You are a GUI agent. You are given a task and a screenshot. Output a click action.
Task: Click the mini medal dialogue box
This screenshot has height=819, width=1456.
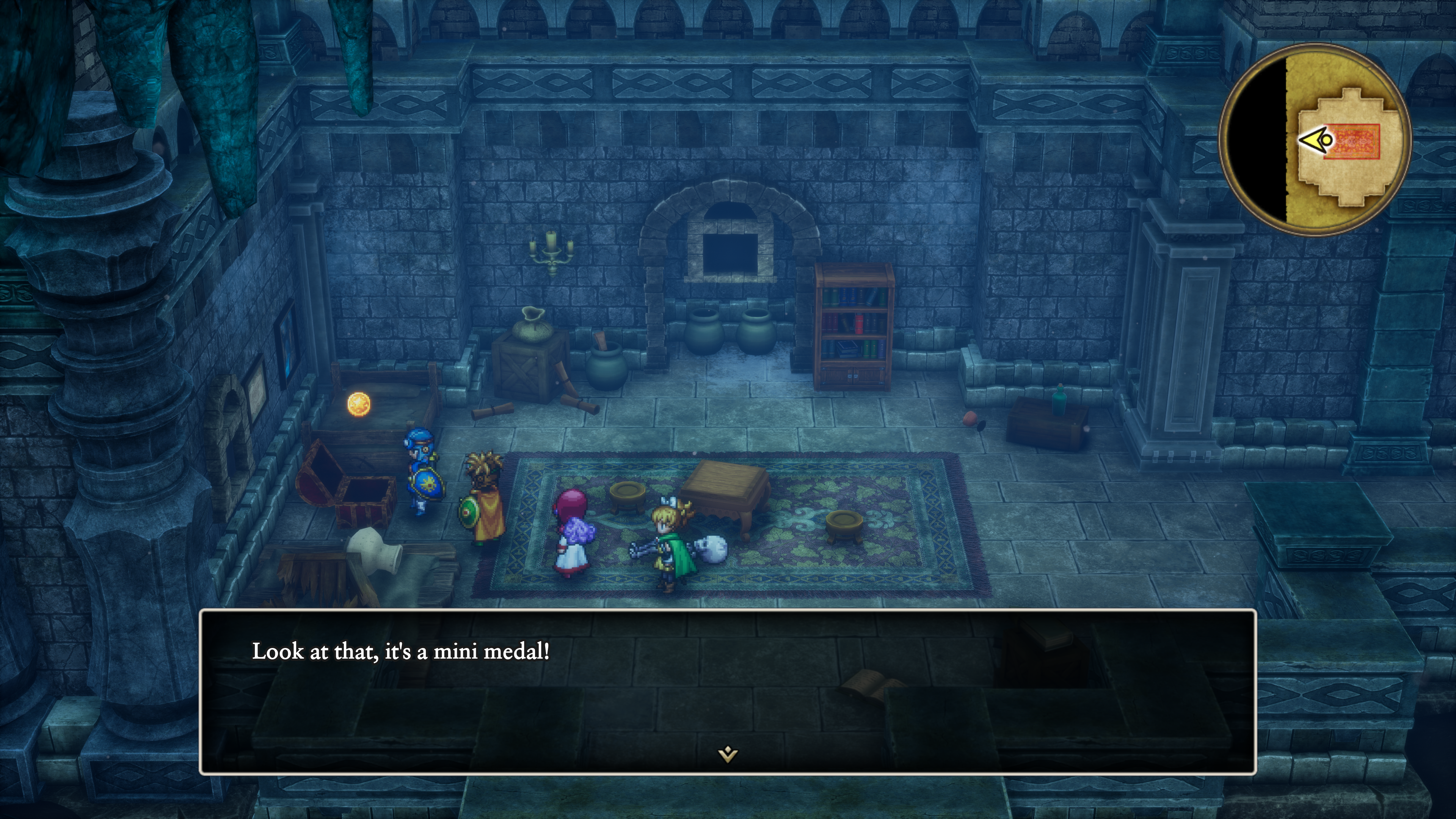point(728,691)
